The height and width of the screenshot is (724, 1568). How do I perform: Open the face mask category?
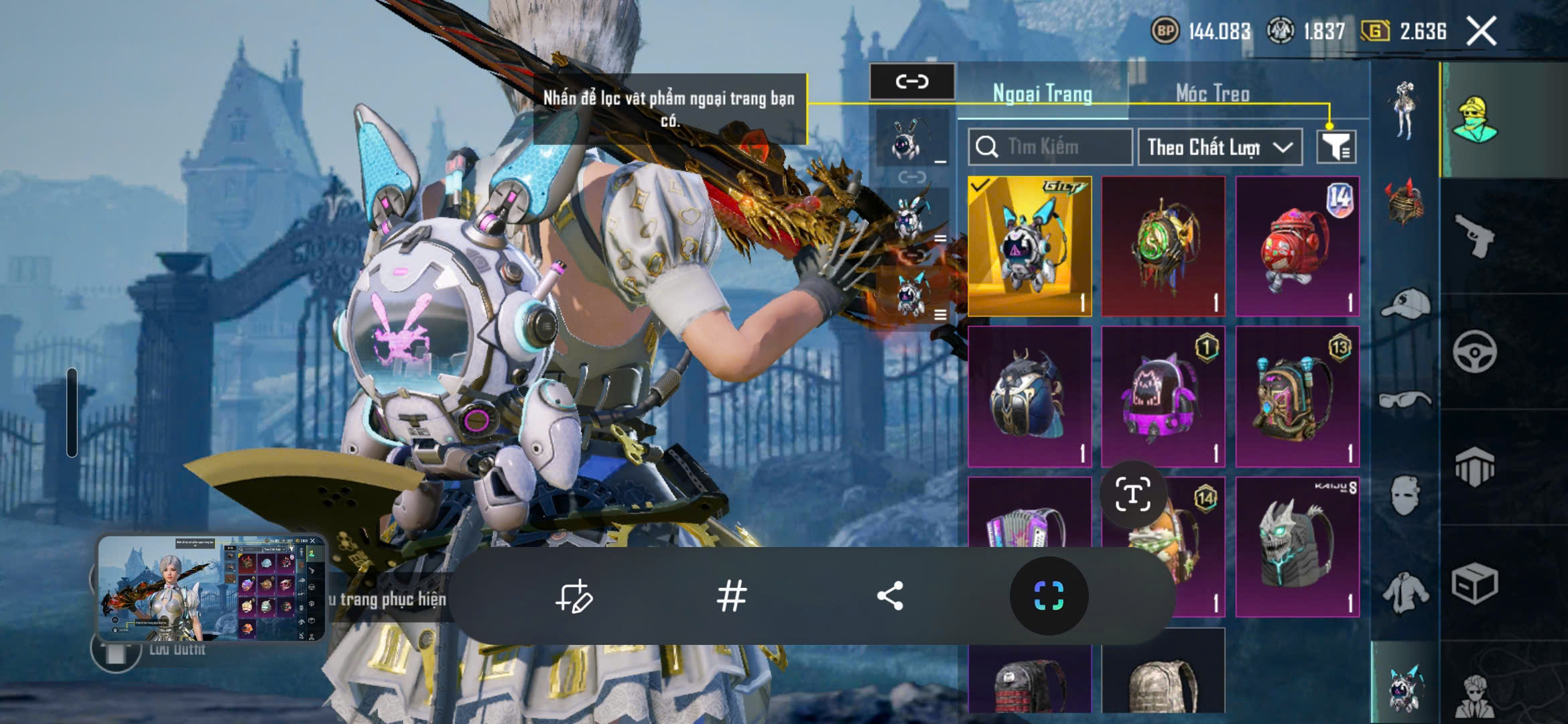tap(1405, 496)
